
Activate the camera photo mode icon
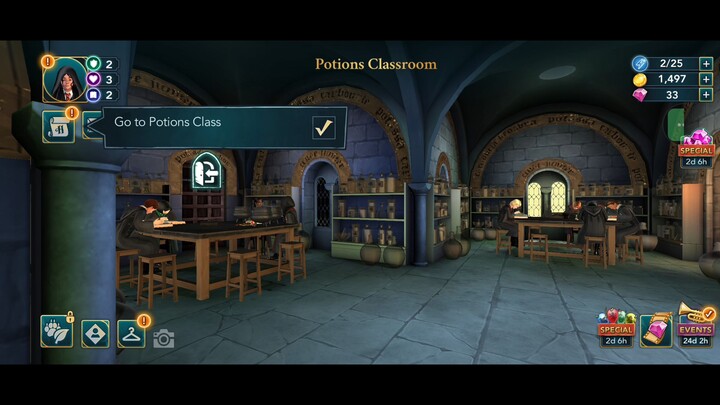(x=164, y=339)
